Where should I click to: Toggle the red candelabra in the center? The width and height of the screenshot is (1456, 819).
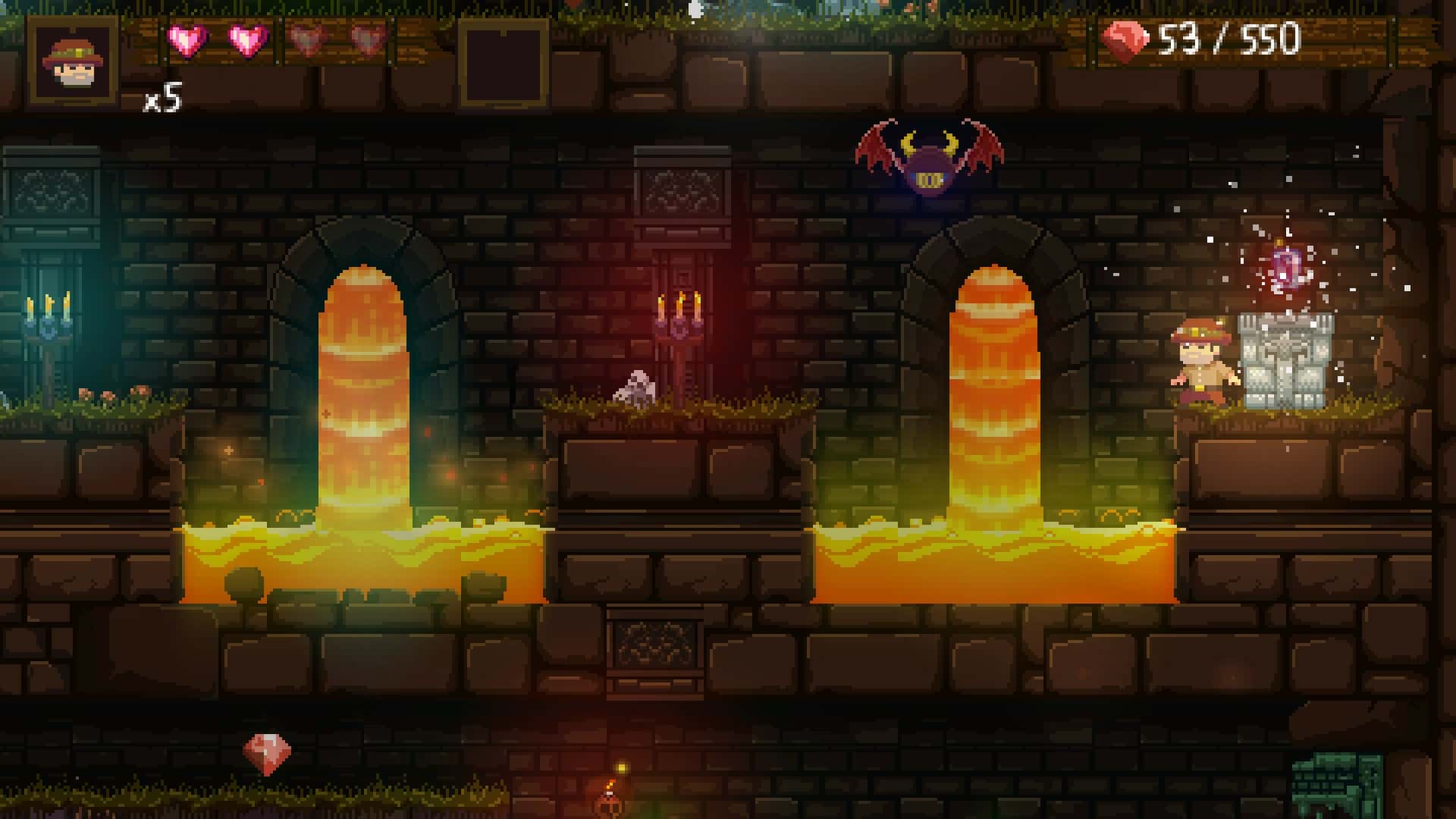click(x=681, y=315)
